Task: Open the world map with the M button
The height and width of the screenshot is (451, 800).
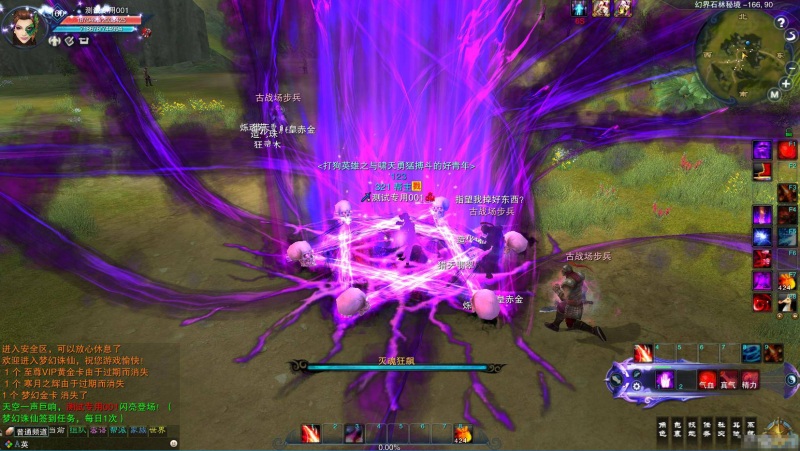Action: pyautogui.click(x=774, y=94)
